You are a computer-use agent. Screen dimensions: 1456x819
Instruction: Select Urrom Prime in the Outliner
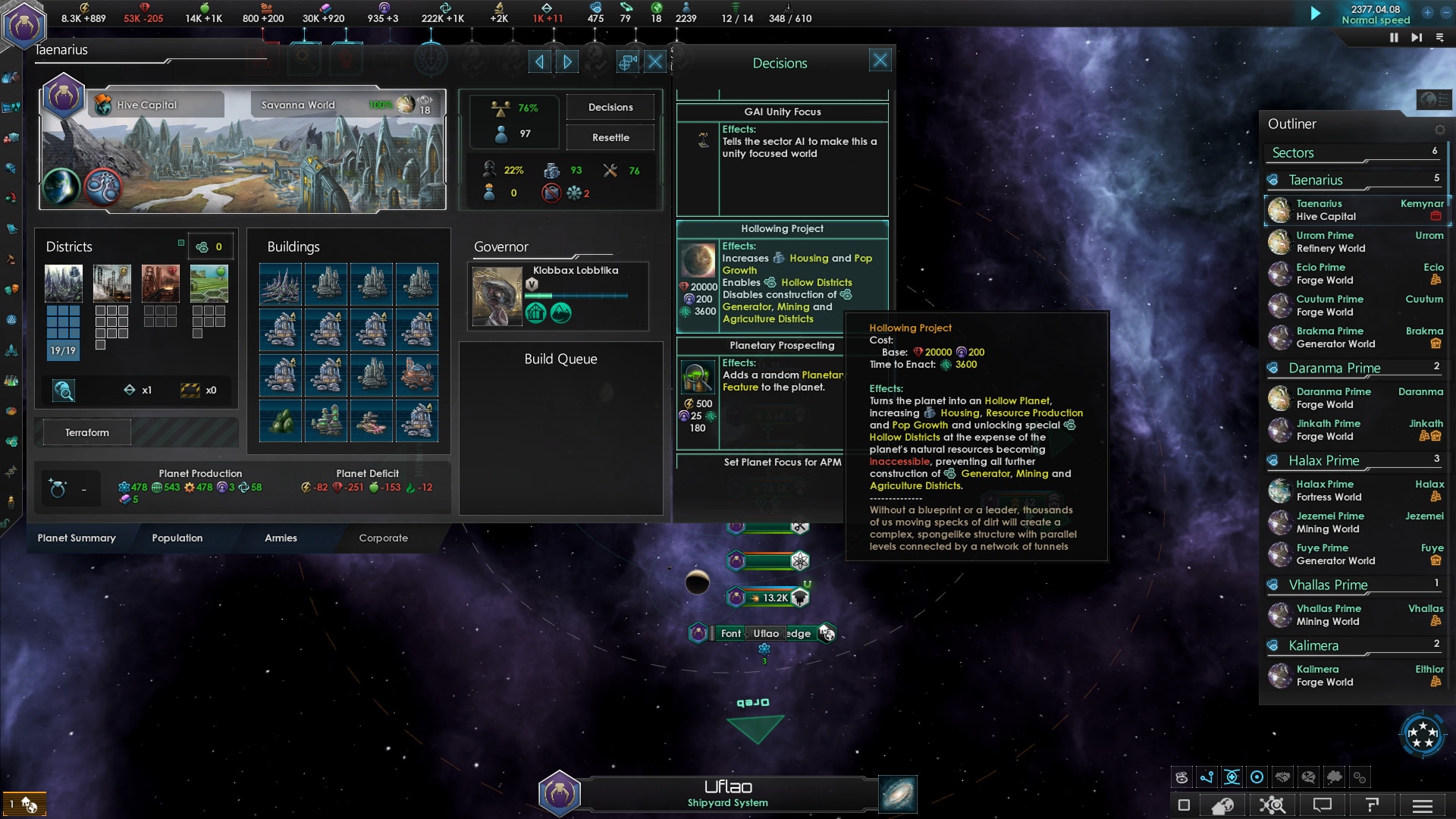(x=1325, y=242)
